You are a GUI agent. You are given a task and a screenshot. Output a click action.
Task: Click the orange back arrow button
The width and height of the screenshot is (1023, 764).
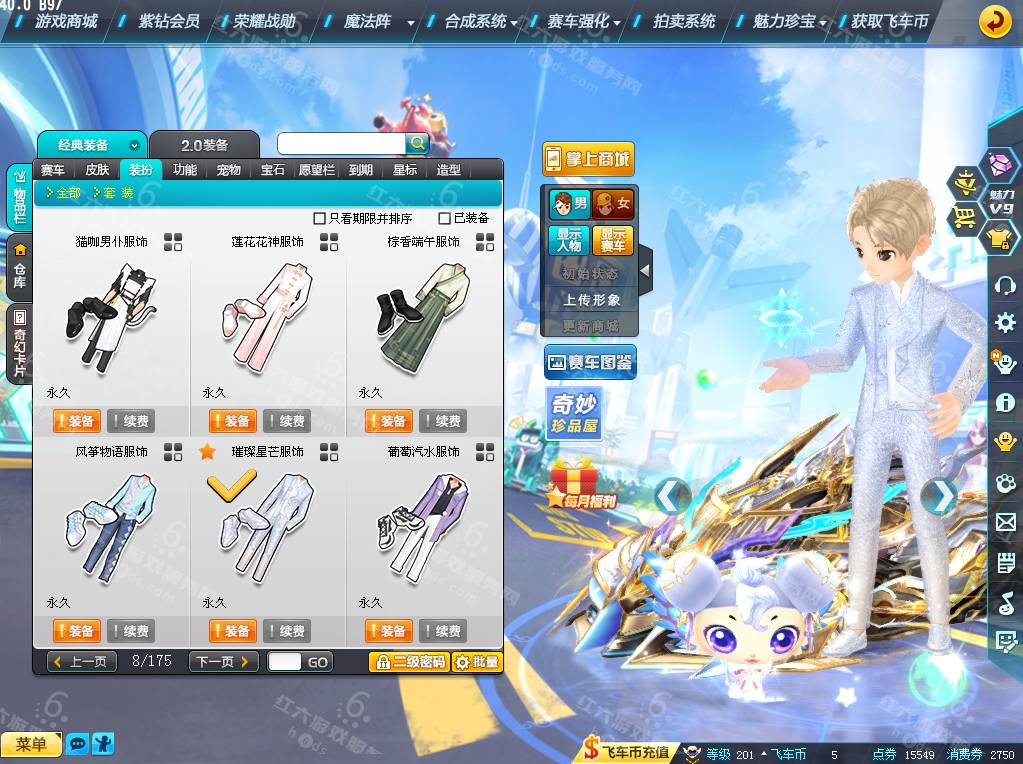click(994, 21)
